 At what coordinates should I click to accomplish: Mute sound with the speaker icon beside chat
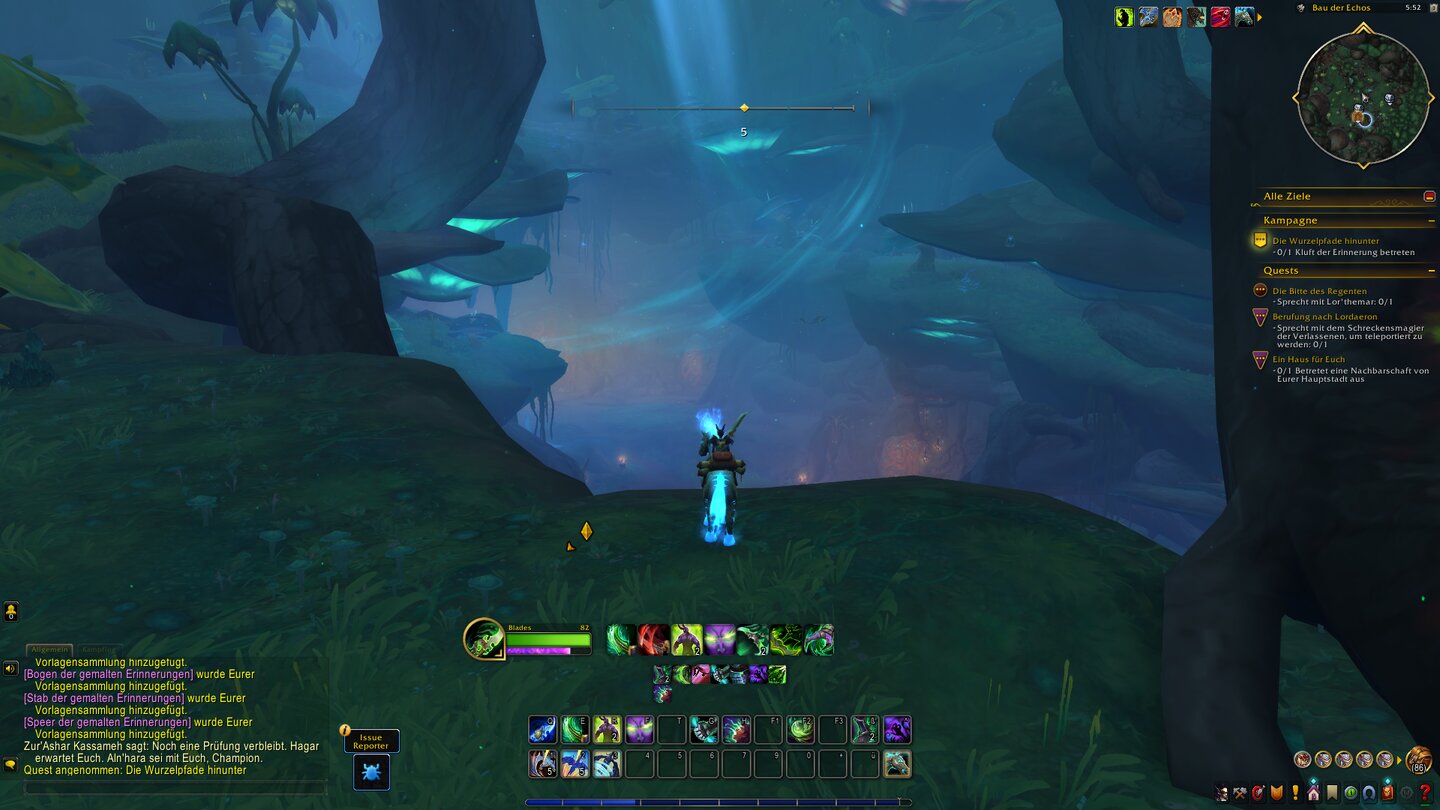[9, 668]
